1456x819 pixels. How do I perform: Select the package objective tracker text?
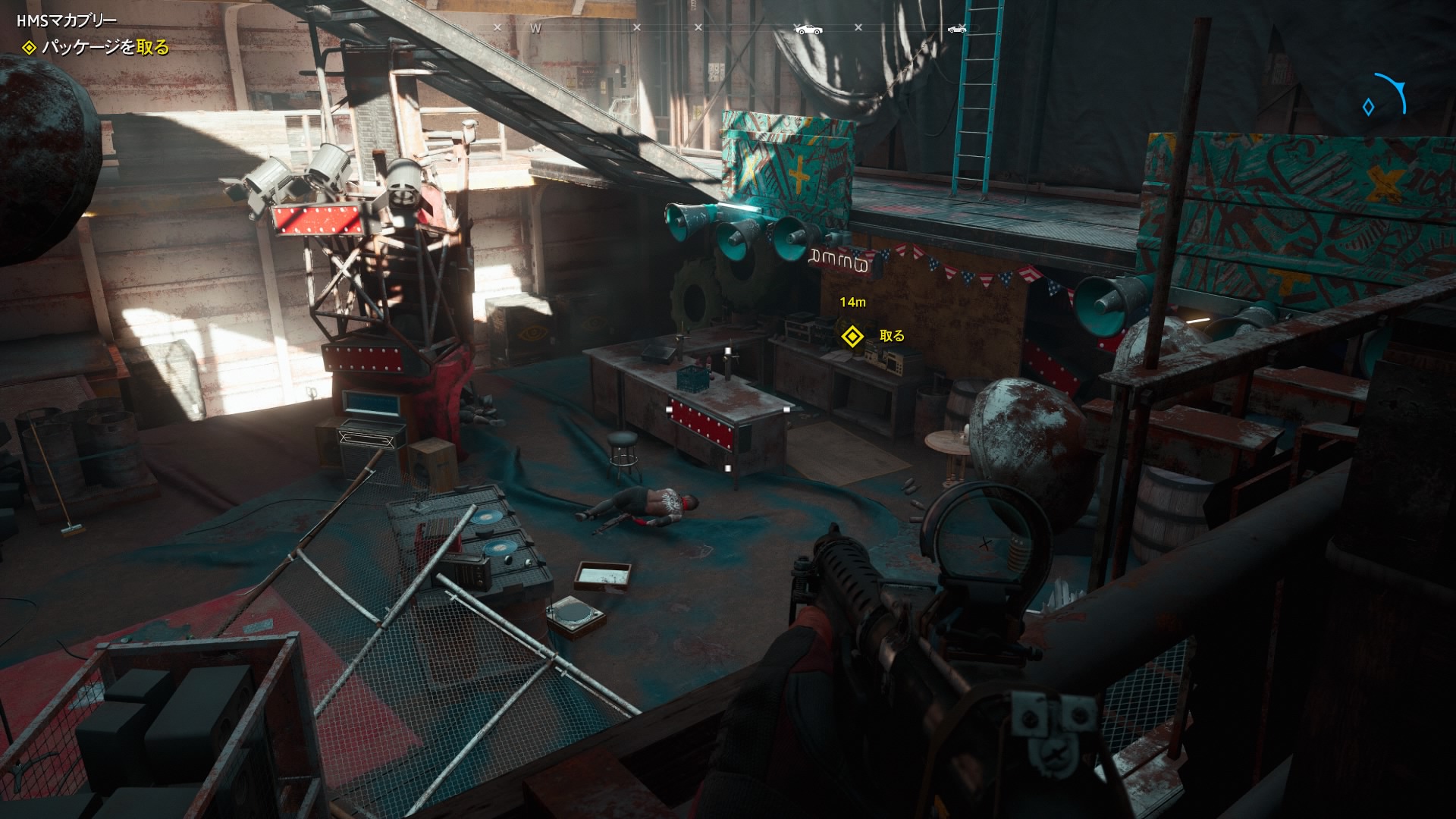(x=105, y=48)
